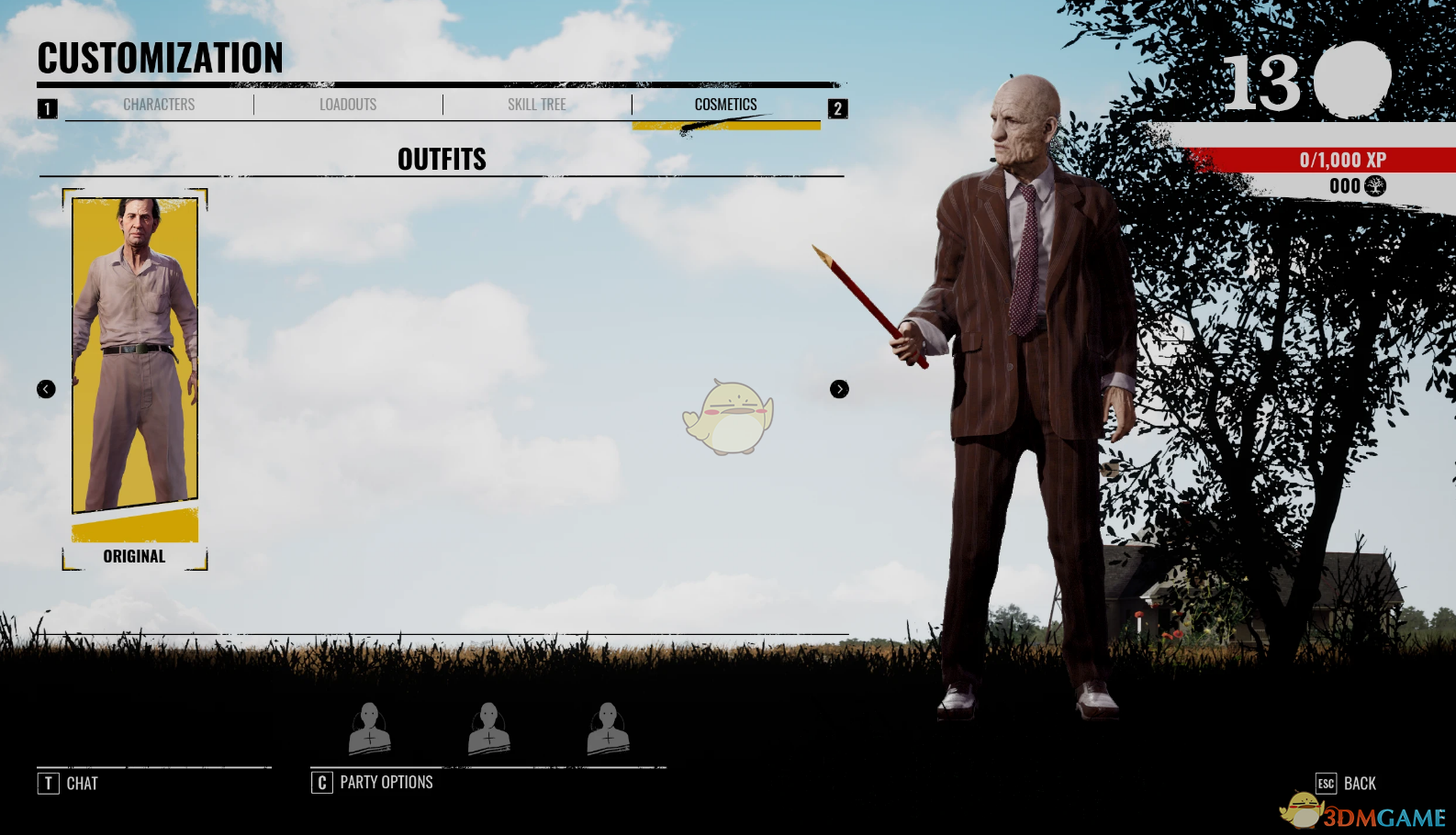1456x835 pixels.
Task: Click the '1' tab navigation key icon
Action: click(46, 106)
